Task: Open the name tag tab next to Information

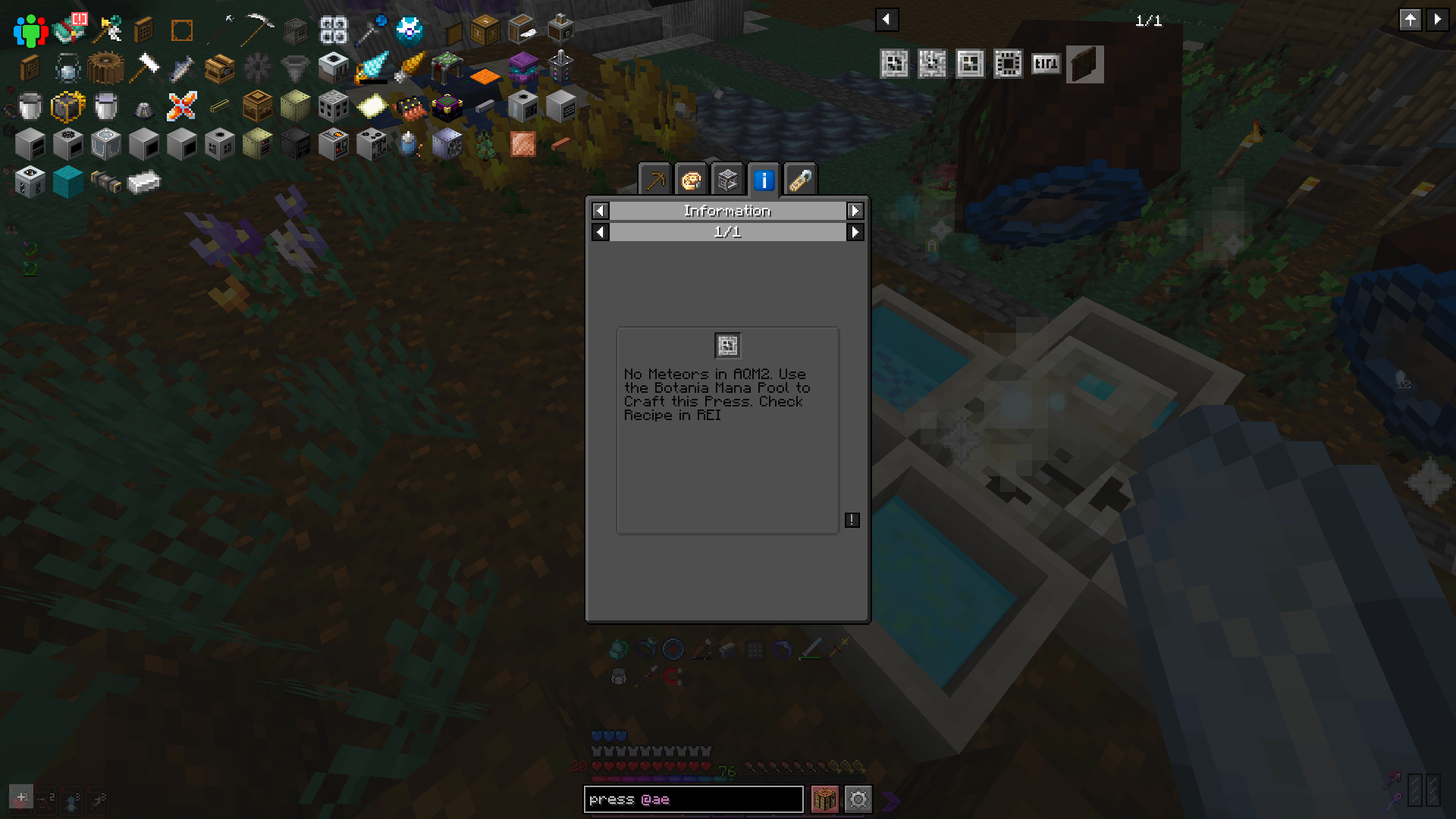Action: 800,180
